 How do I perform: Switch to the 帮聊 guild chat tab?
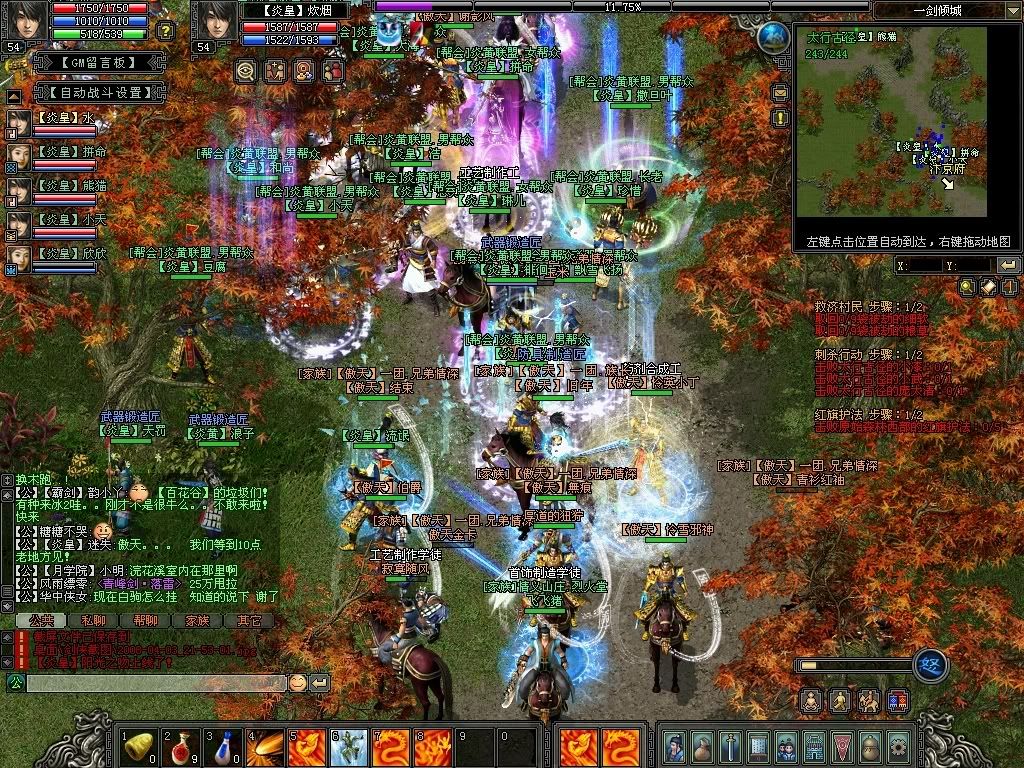145,621
